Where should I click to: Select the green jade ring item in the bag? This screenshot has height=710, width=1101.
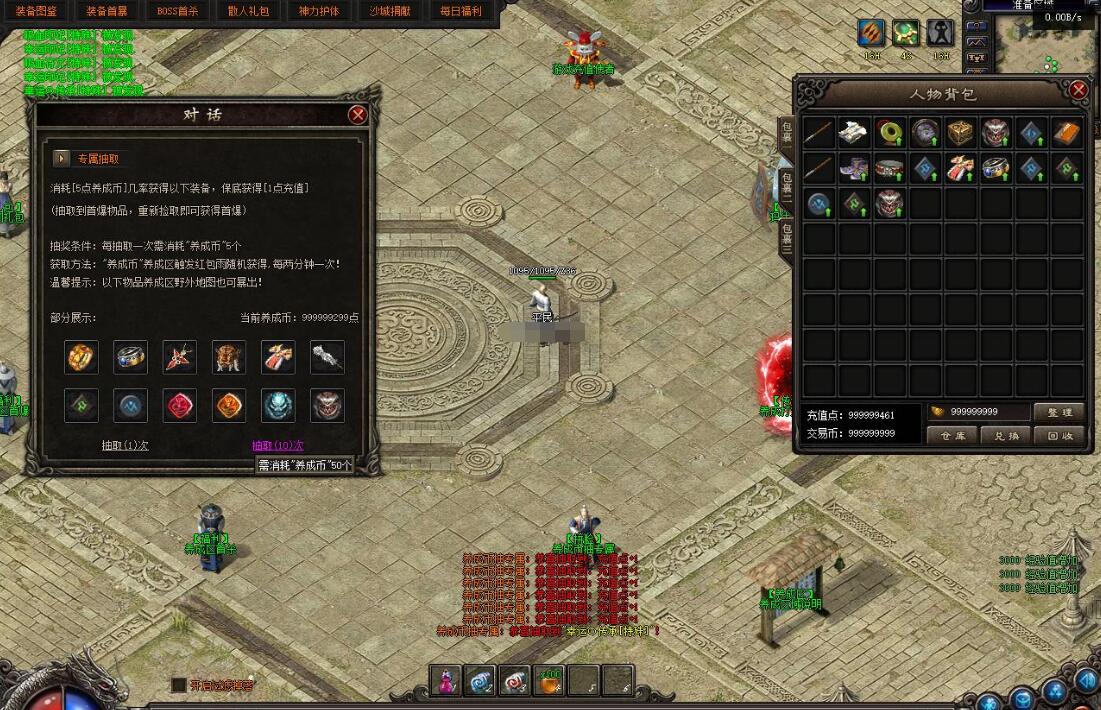pyautogui.click(x=889, y=132)
